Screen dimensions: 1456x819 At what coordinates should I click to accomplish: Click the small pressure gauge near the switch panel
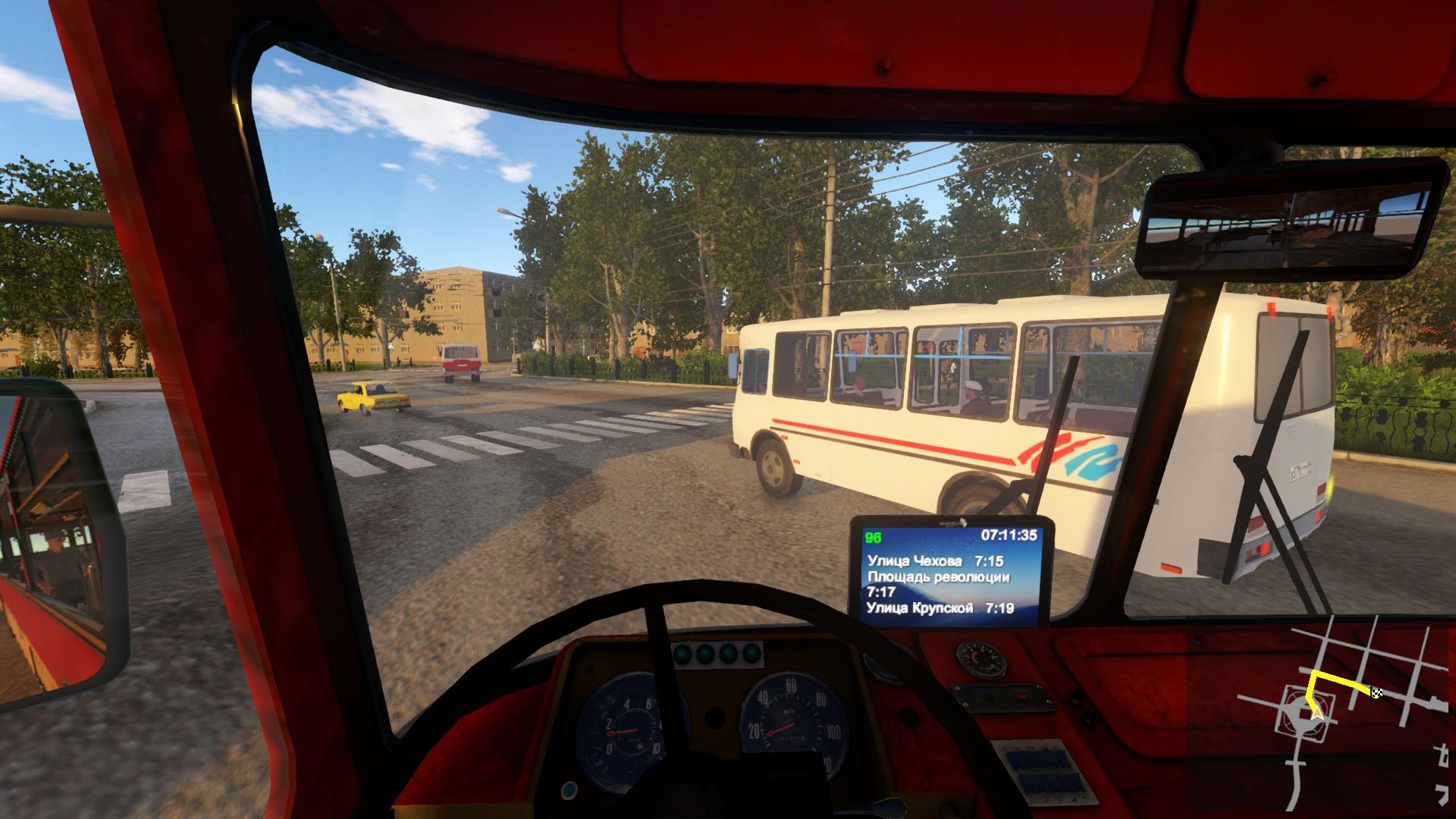[981, 660]
